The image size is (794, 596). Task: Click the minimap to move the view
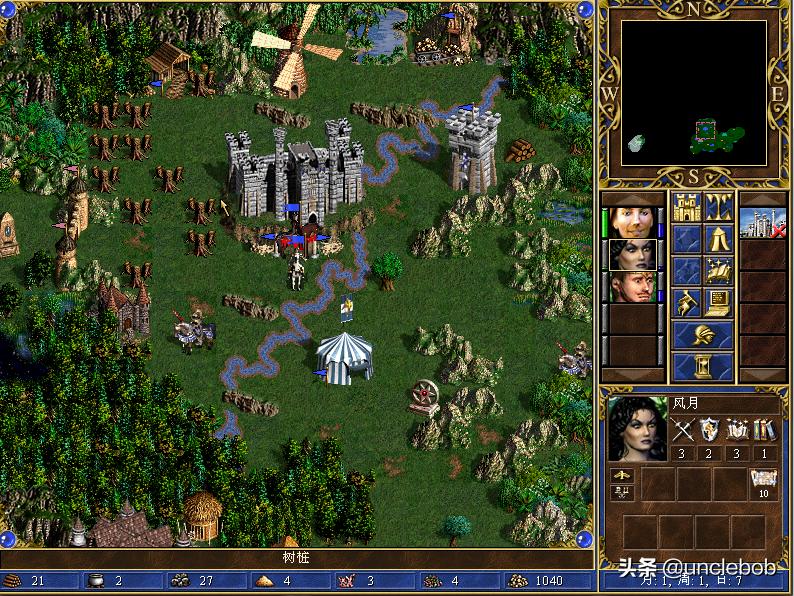[693, 93]
